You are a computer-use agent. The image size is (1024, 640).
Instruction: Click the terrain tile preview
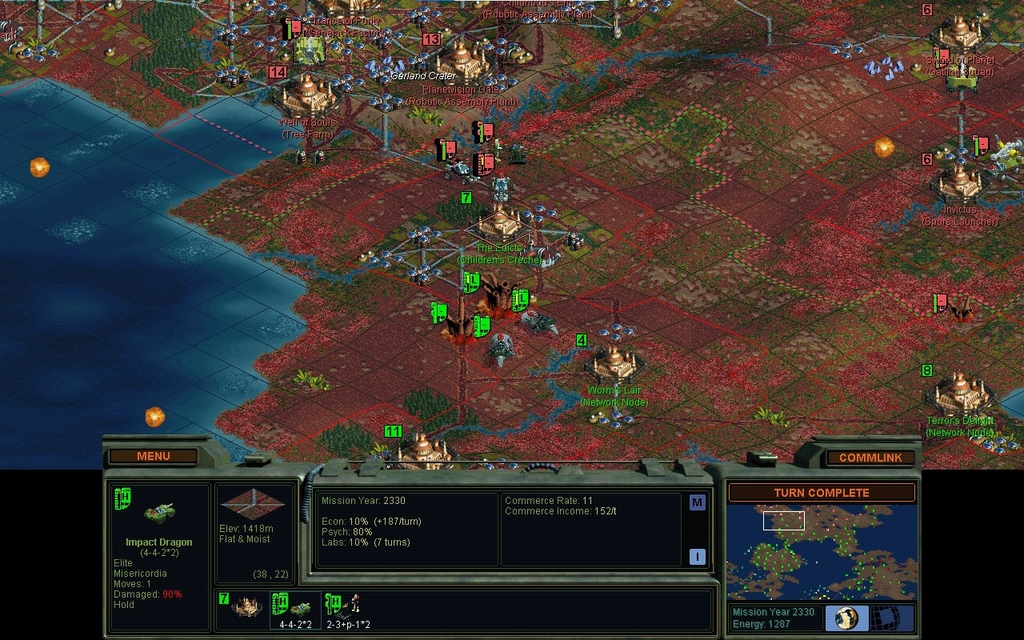(x=255, y=505)
